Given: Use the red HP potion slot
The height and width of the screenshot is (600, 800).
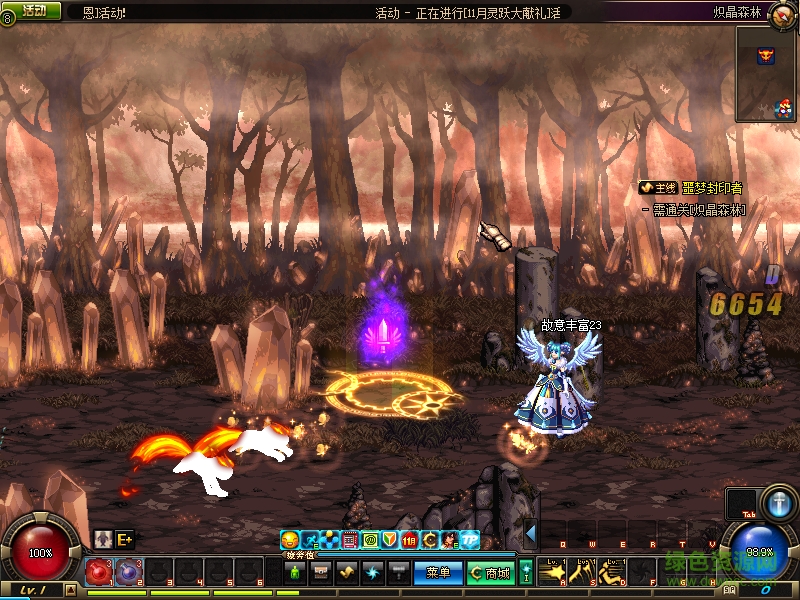Looking at the screenshot, I should [x=98, y=572].
